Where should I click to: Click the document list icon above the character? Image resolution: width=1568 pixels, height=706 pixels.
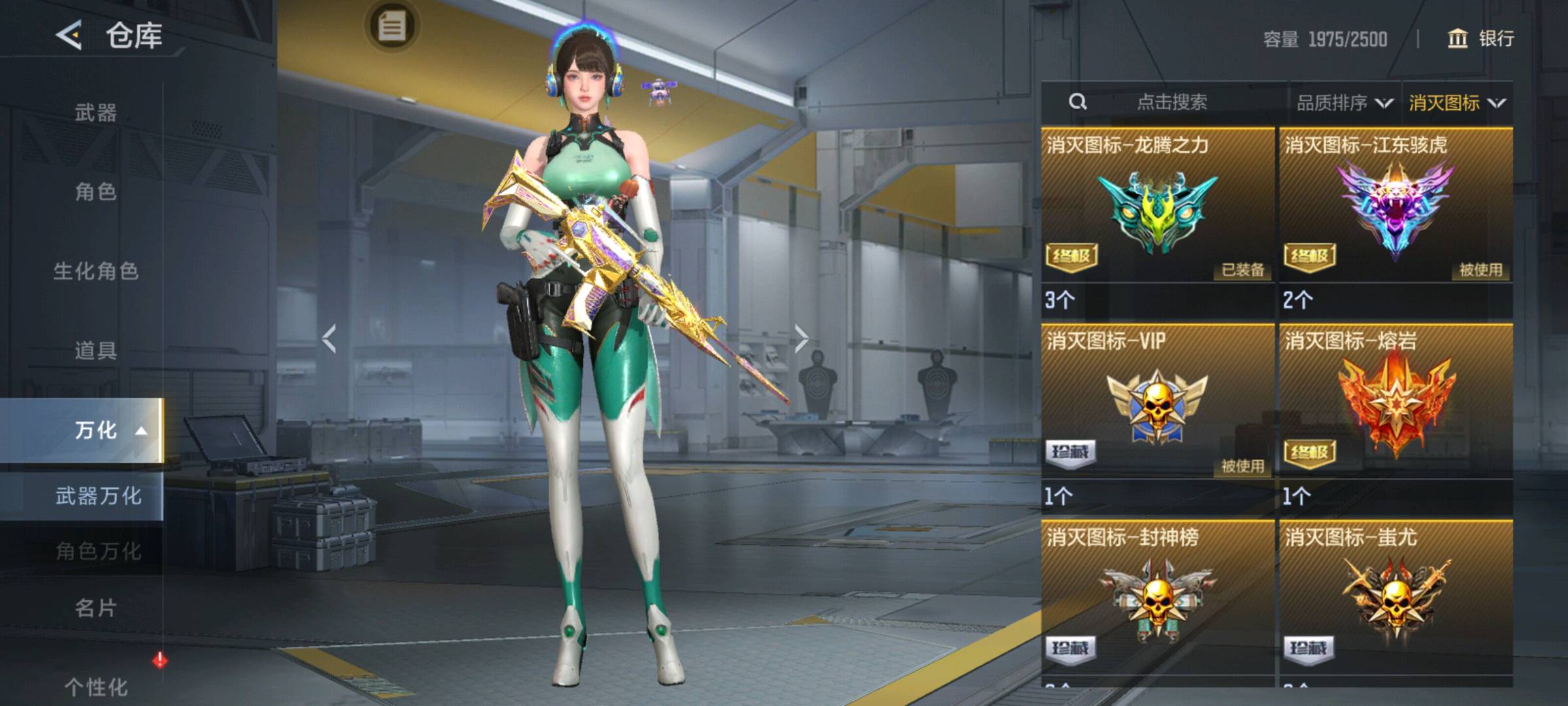click(x=392, y=27)
